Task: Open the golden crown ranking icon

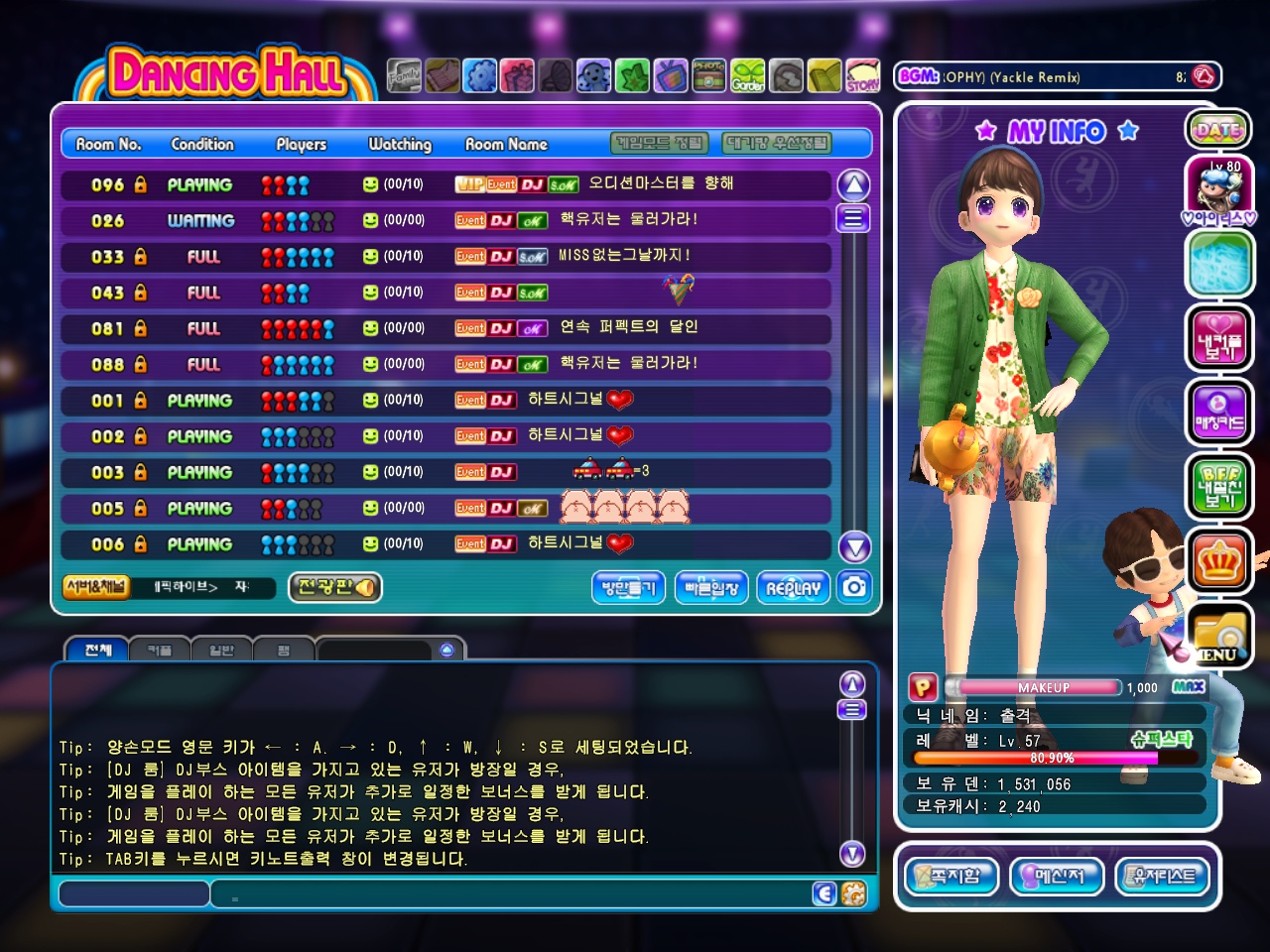Action: [1218, 561]
